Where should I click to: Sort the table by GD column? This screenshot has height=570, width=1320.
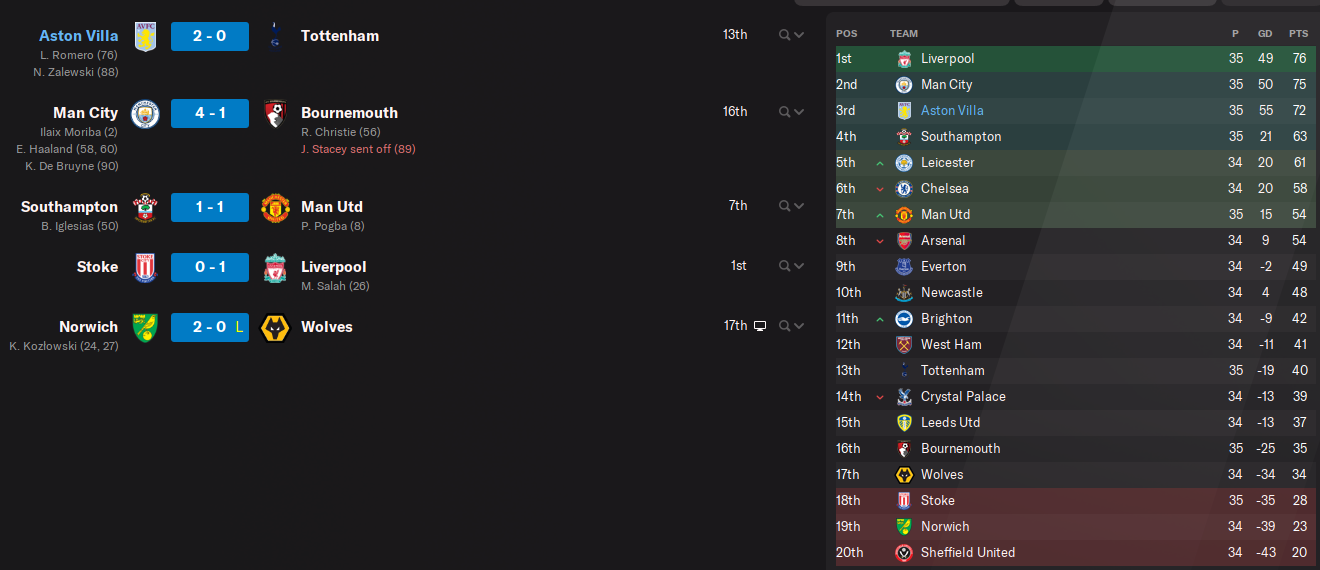coord(1266,34)
